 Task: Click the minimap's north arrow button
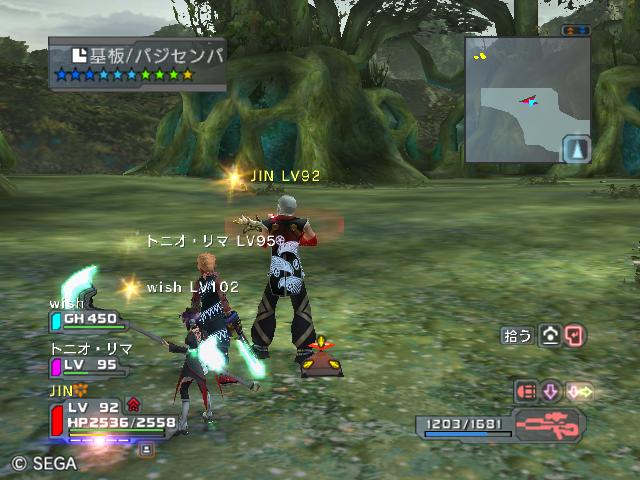tap(577, 150)
